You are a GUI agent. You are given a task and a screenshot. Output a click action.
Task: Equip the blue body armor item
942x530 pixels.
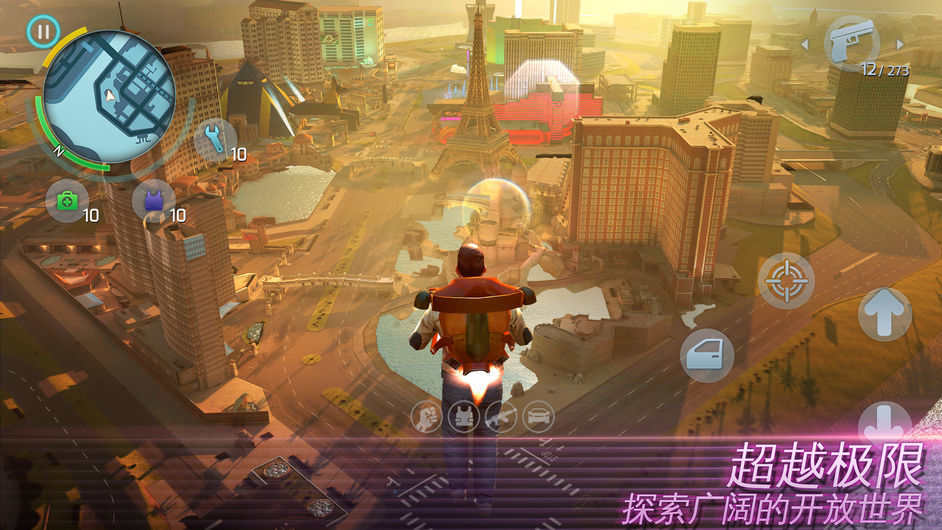(x=152, y=200)
